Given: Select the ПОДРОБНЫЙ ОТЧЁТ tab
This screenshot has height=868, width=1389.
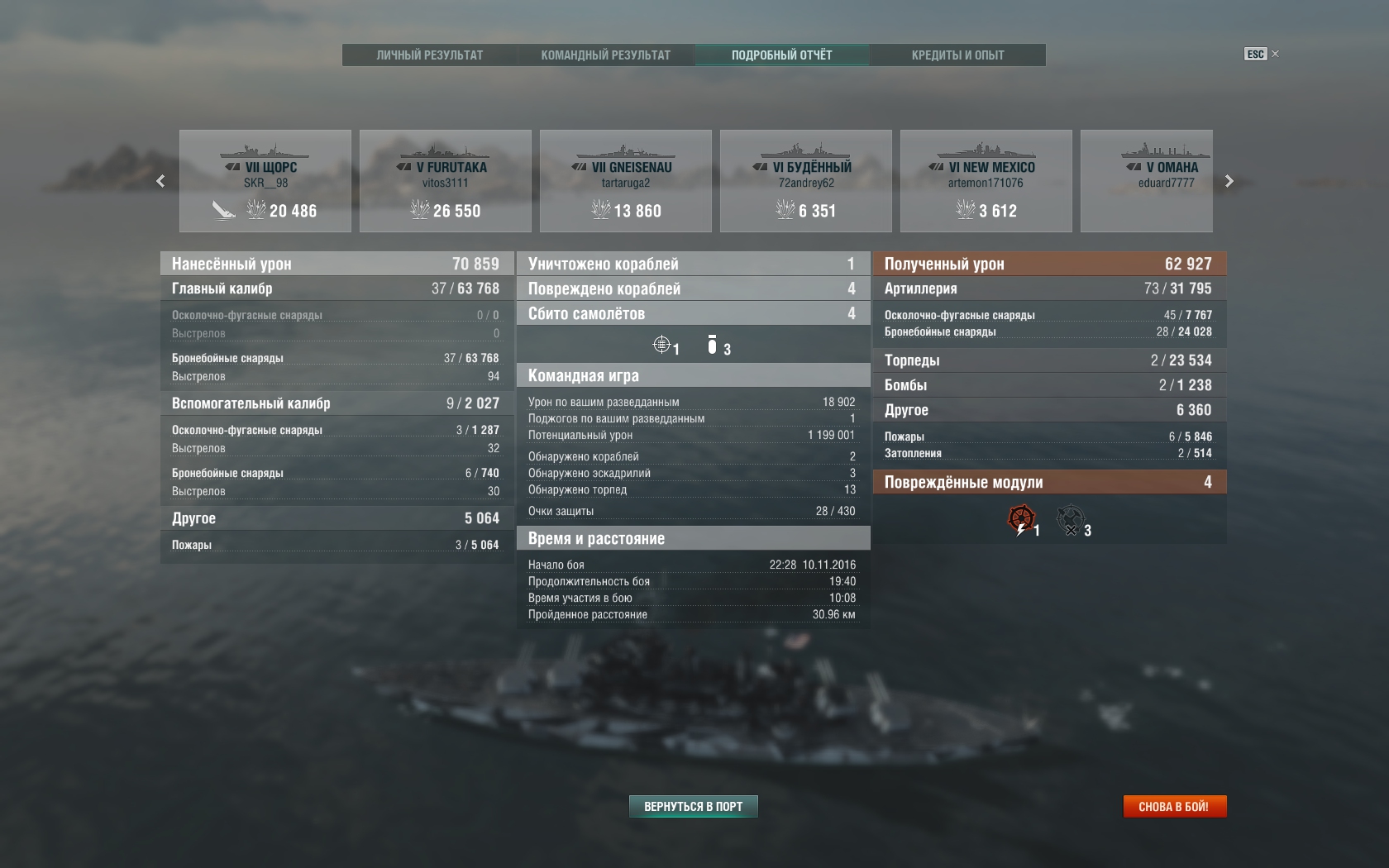Looking at the screenshot, I should pos(782,55).
